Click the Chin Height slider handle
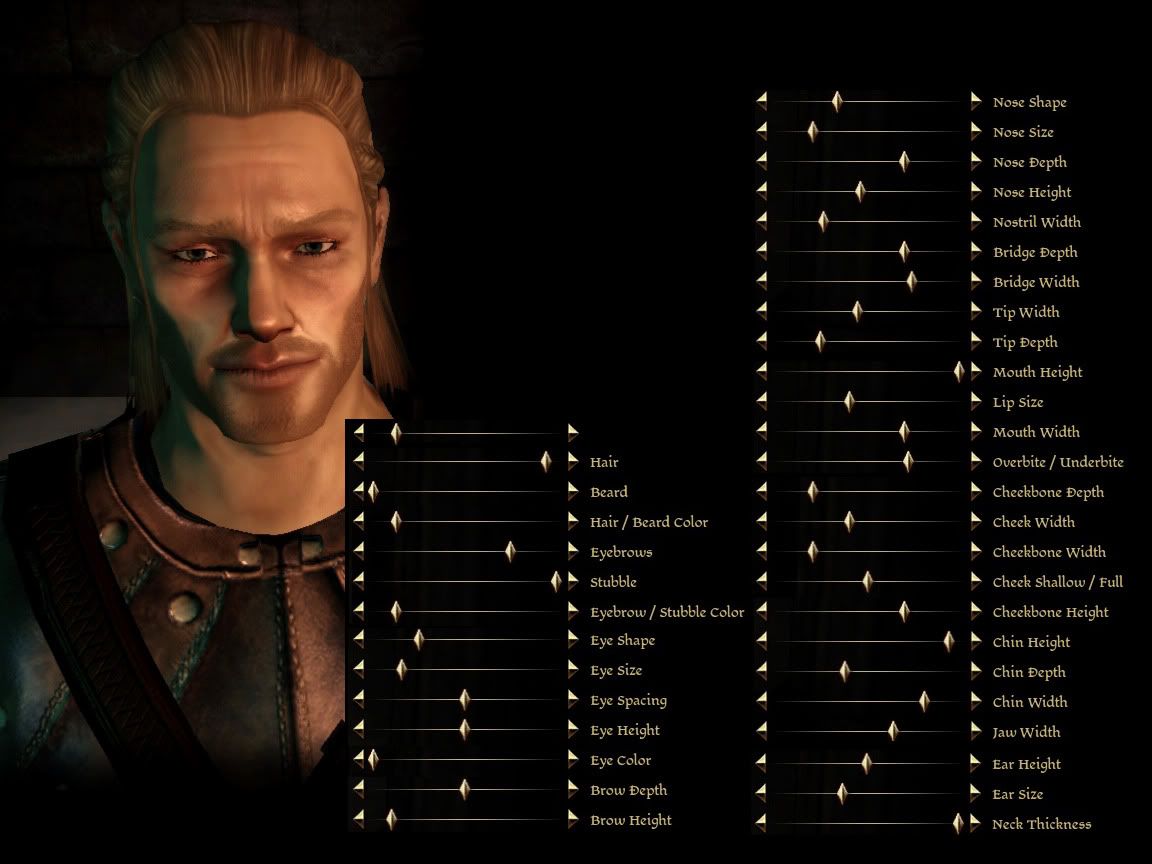The height and width of the screenshot is (864, 1152). tap(948, 641)
